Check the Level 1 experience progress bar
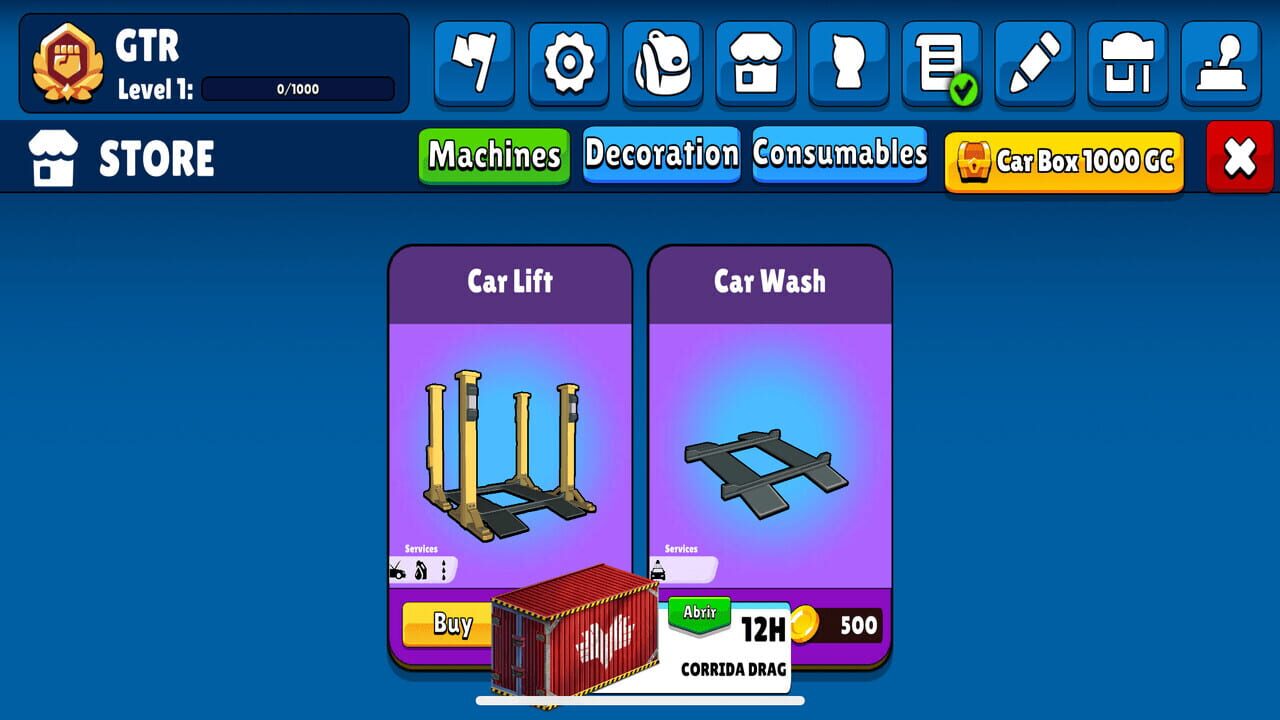1280x720 pixels. (x=295, y=89)
